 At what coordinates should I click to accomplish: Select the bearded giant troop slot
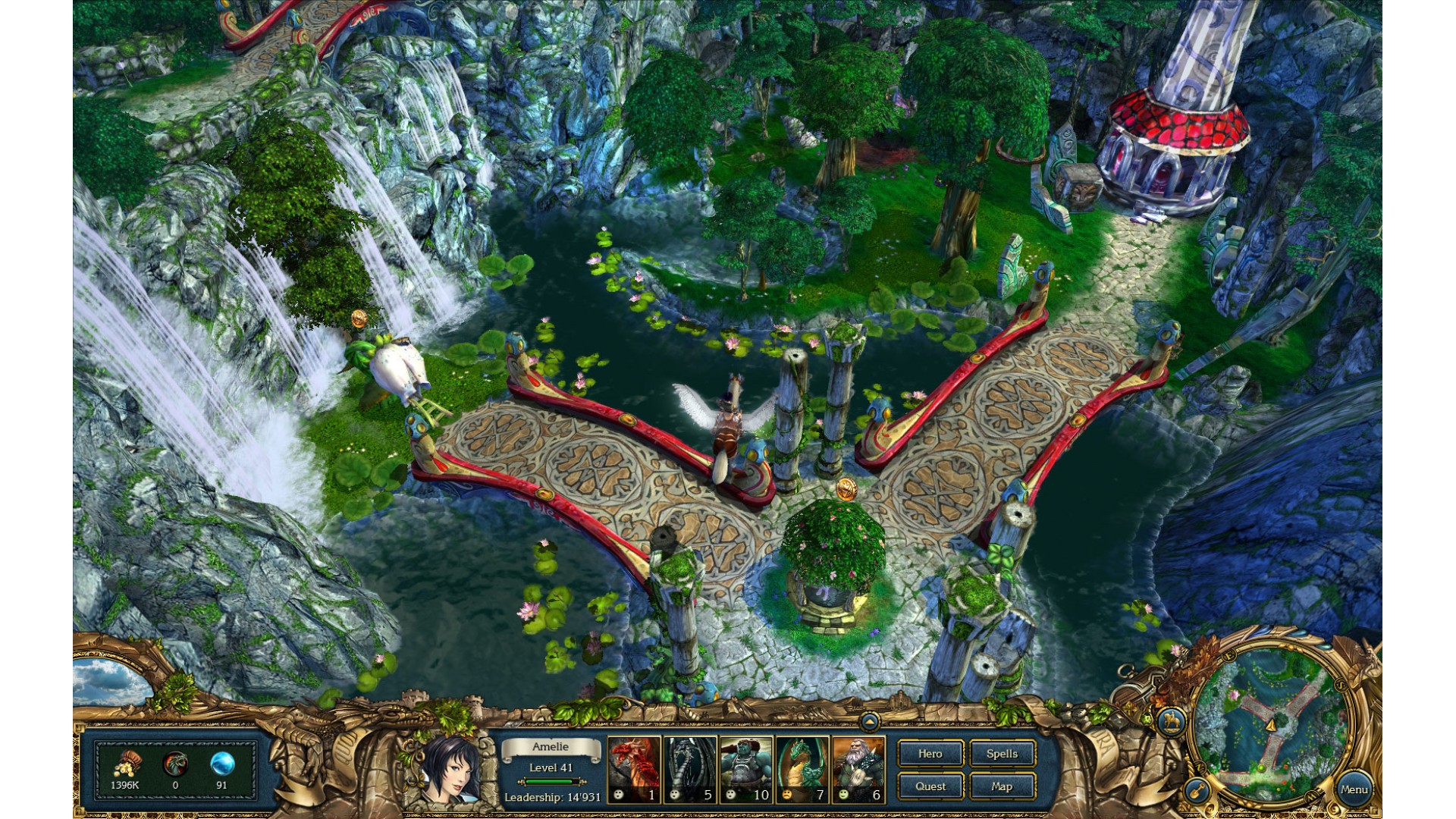point(858,769)
